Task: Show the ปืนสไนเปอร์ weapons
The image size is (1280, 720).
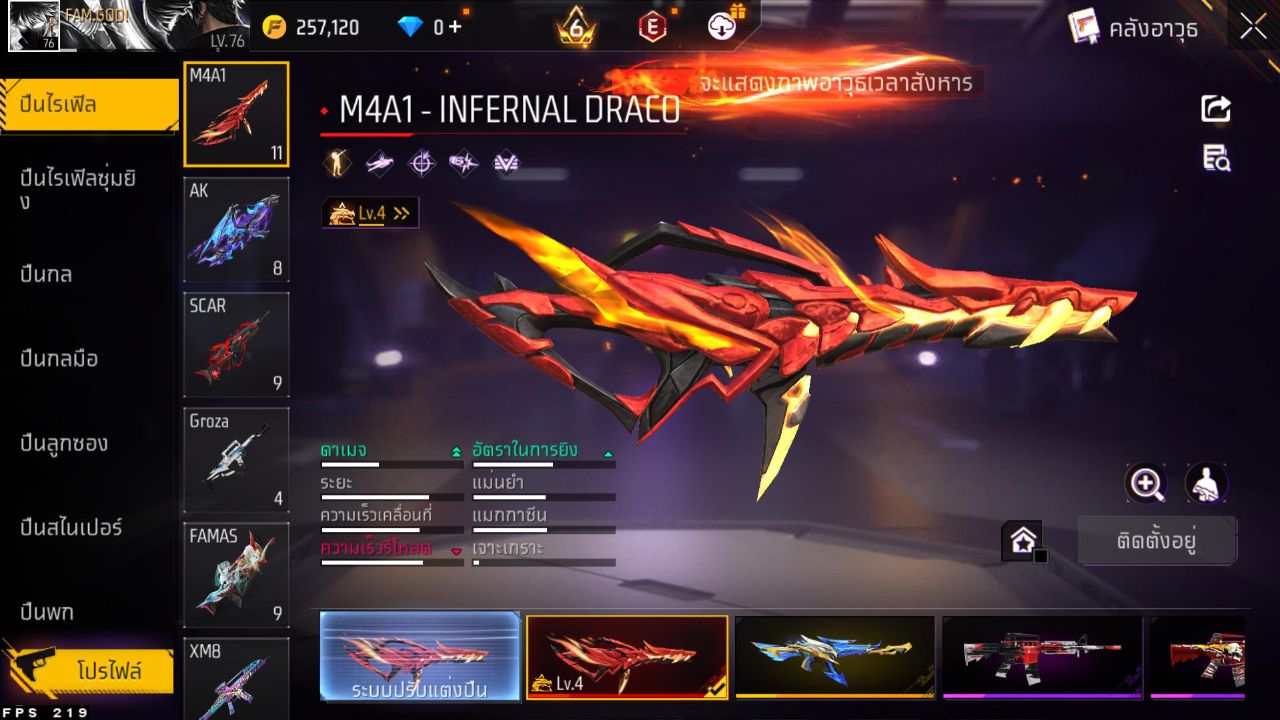Action: click(x=71, y=527)
